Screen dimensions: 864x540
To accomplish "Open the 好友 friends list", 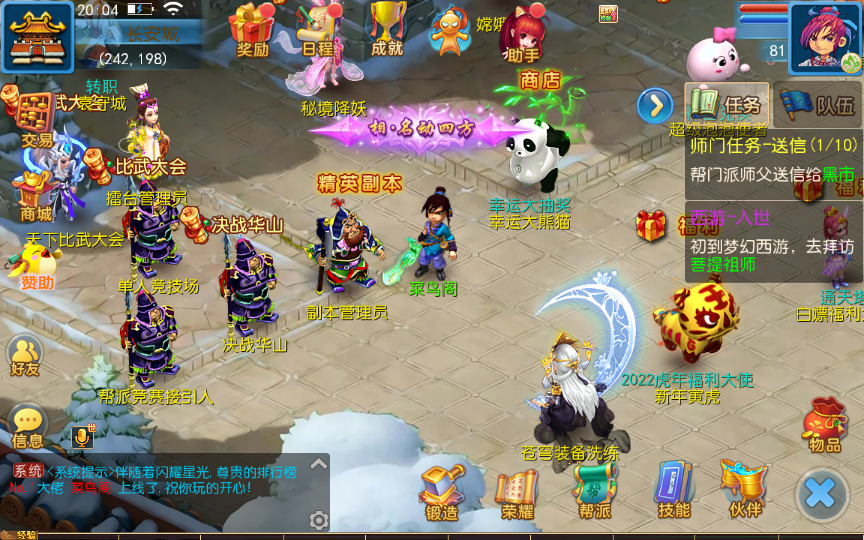I will point(25,354).
